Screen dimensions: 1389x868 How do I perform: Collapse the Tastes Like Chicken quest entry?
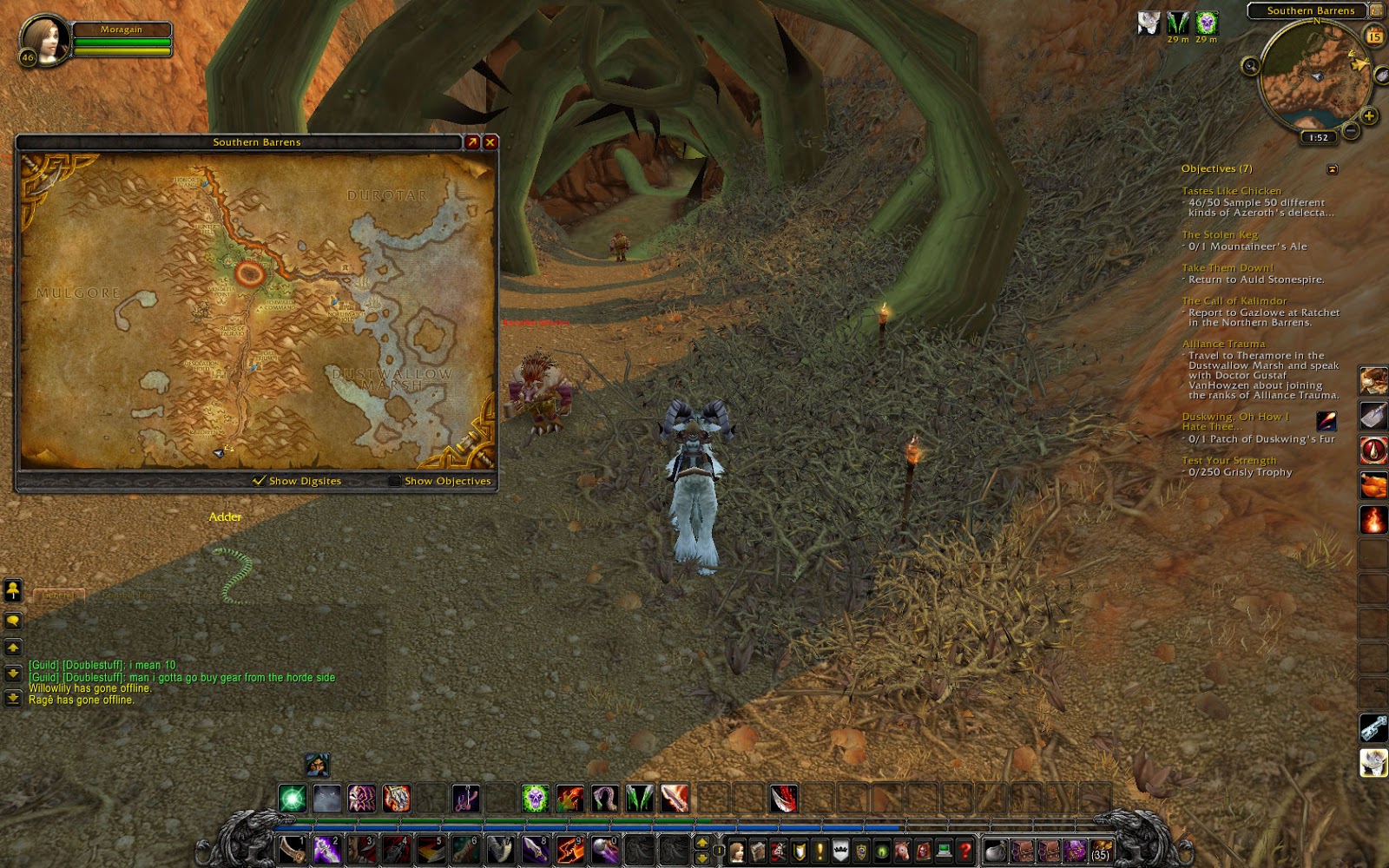1230,190
